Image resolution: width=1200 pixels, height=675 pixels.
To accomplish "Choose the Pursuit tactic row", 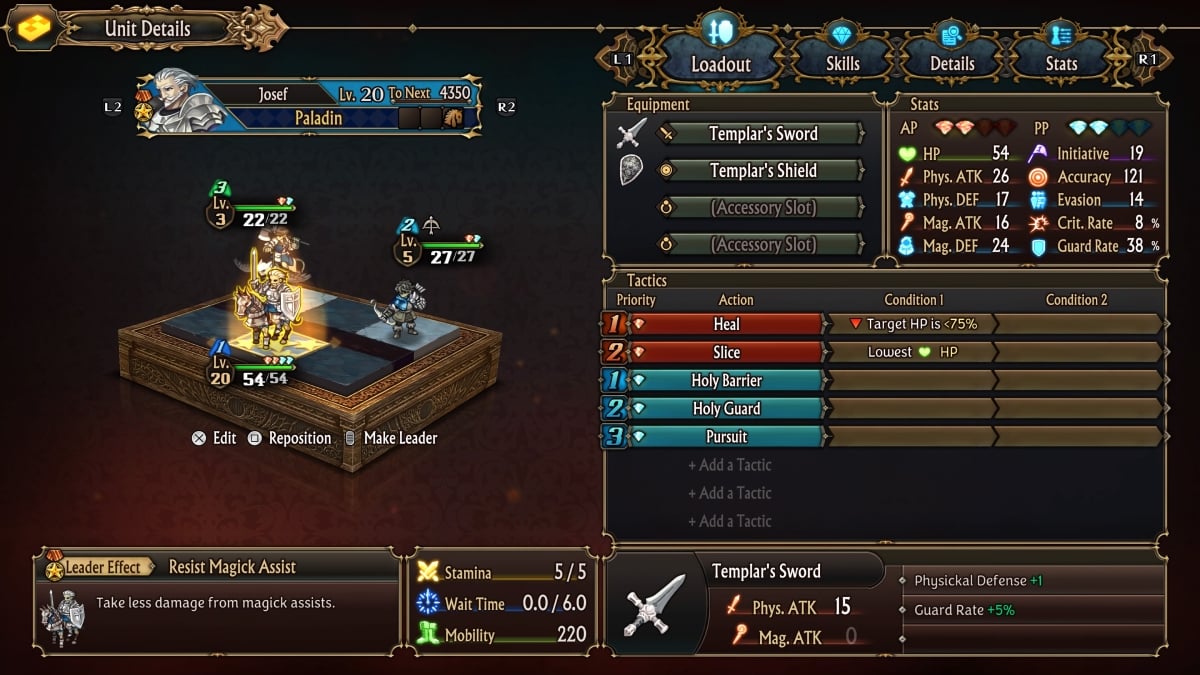I will click(726, 437).
